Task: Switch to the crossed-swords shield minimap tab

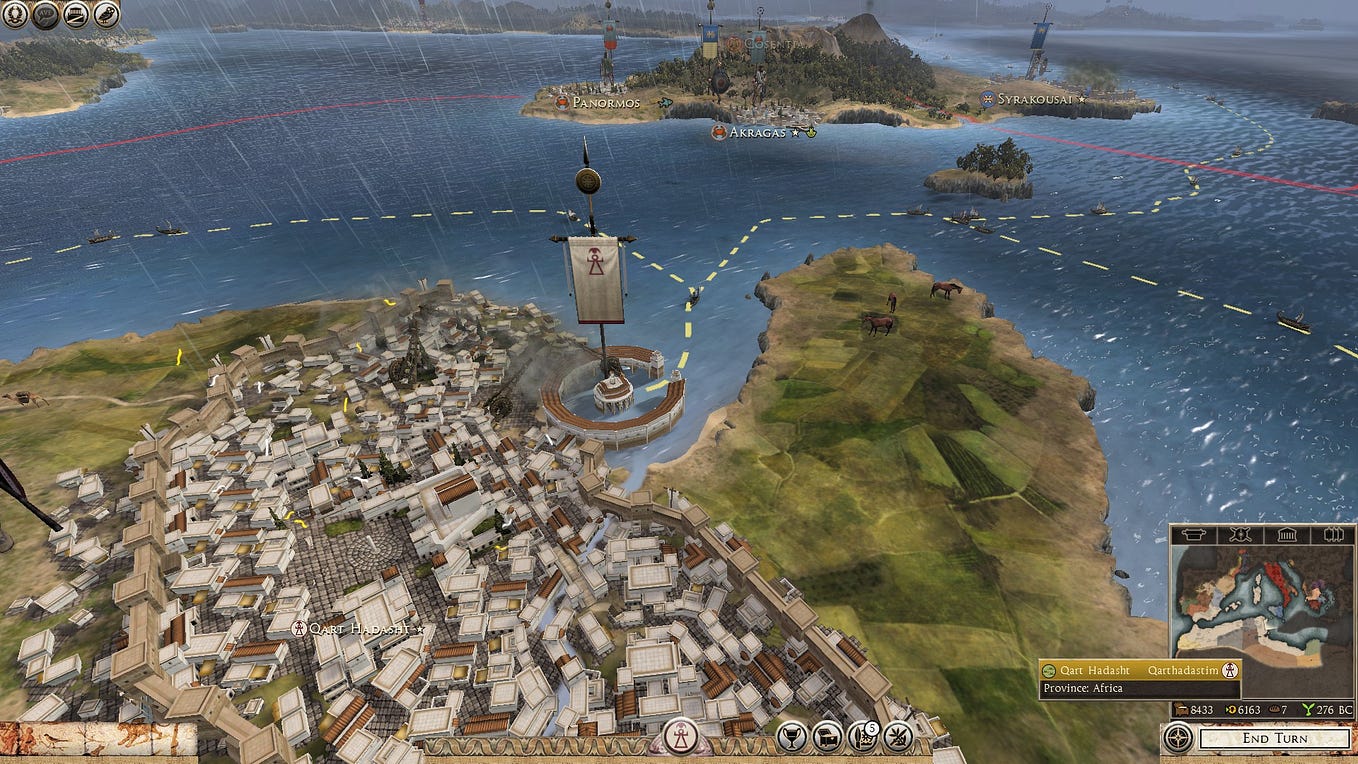Action: click(x=1240, y=535)
